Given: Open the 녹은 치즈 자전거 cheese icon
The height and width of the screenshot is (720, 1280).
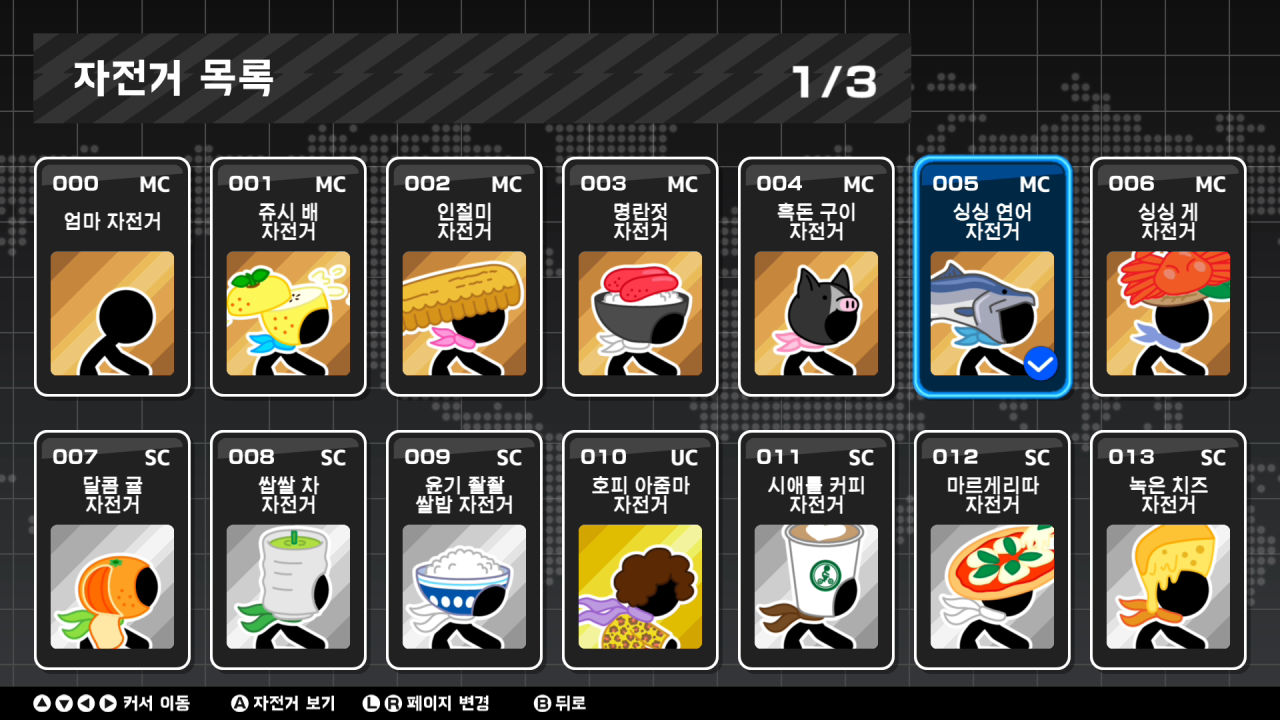Looking at the screenshot, I should 1167,588.
